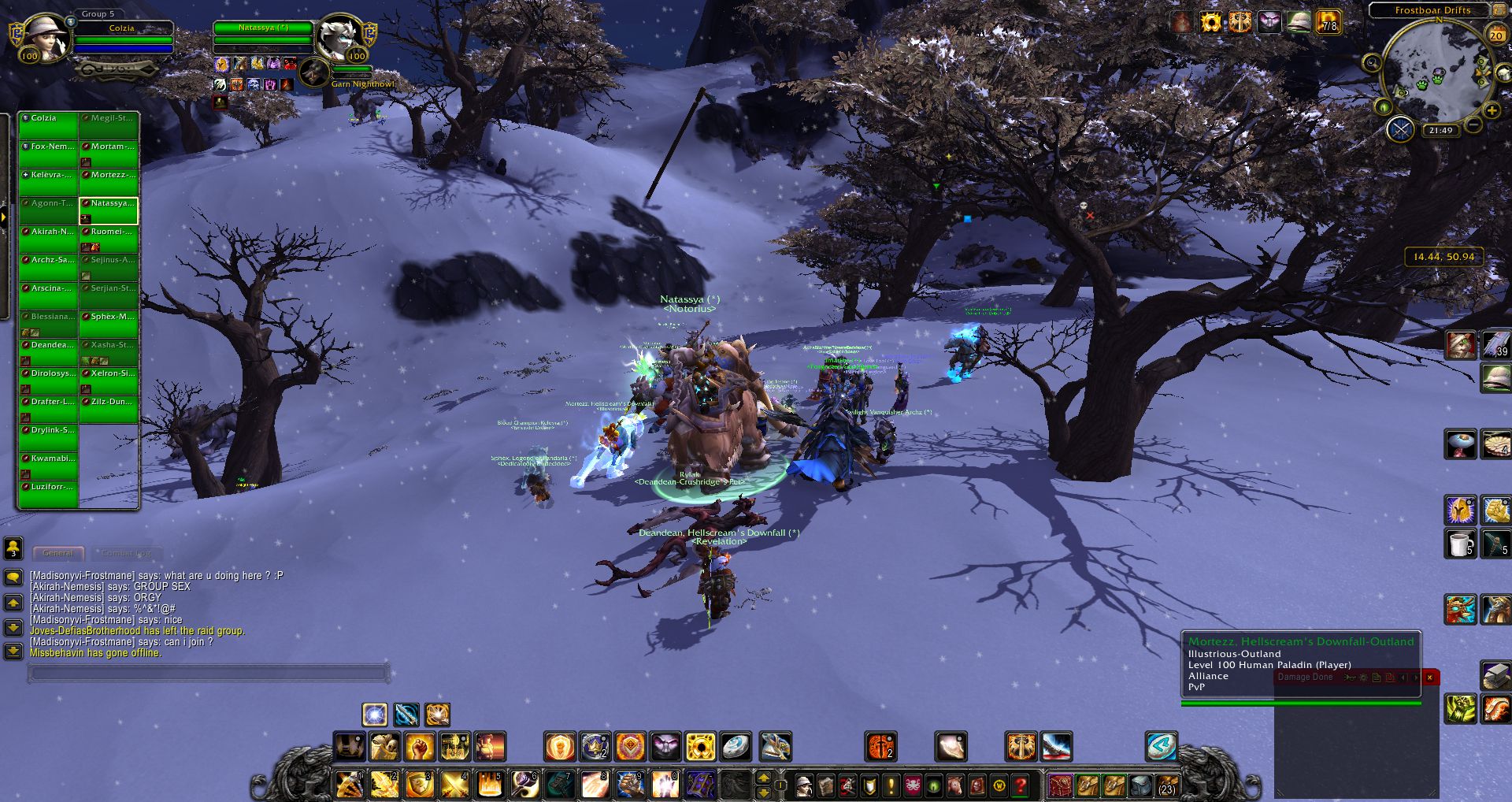Viewport: 1512px width, 802px height.
Task: Click the player portrait of Colzia
Action: click(x=43, y=37)
